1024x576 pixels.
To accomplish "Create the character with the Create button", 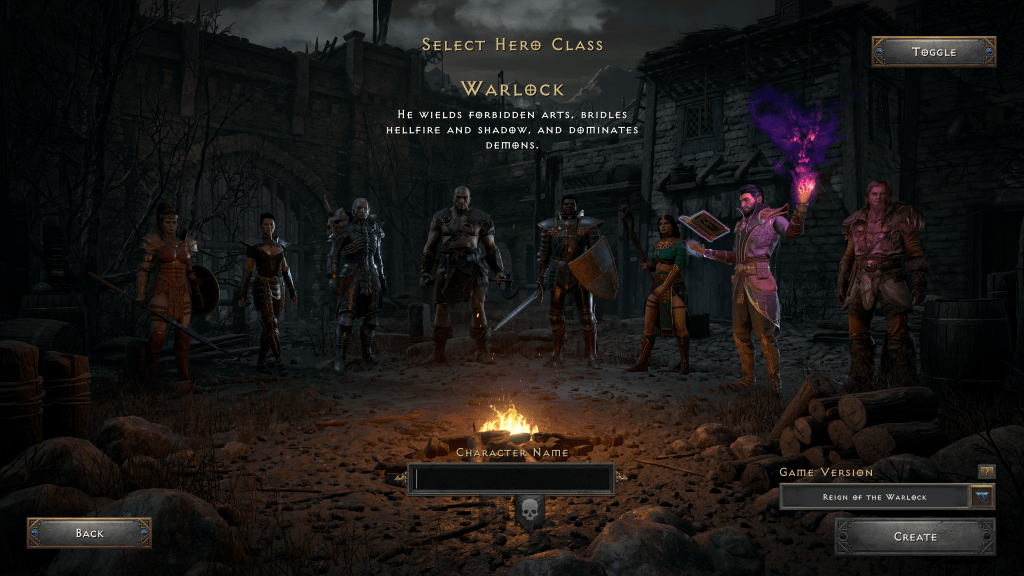I will click(915, 537).
